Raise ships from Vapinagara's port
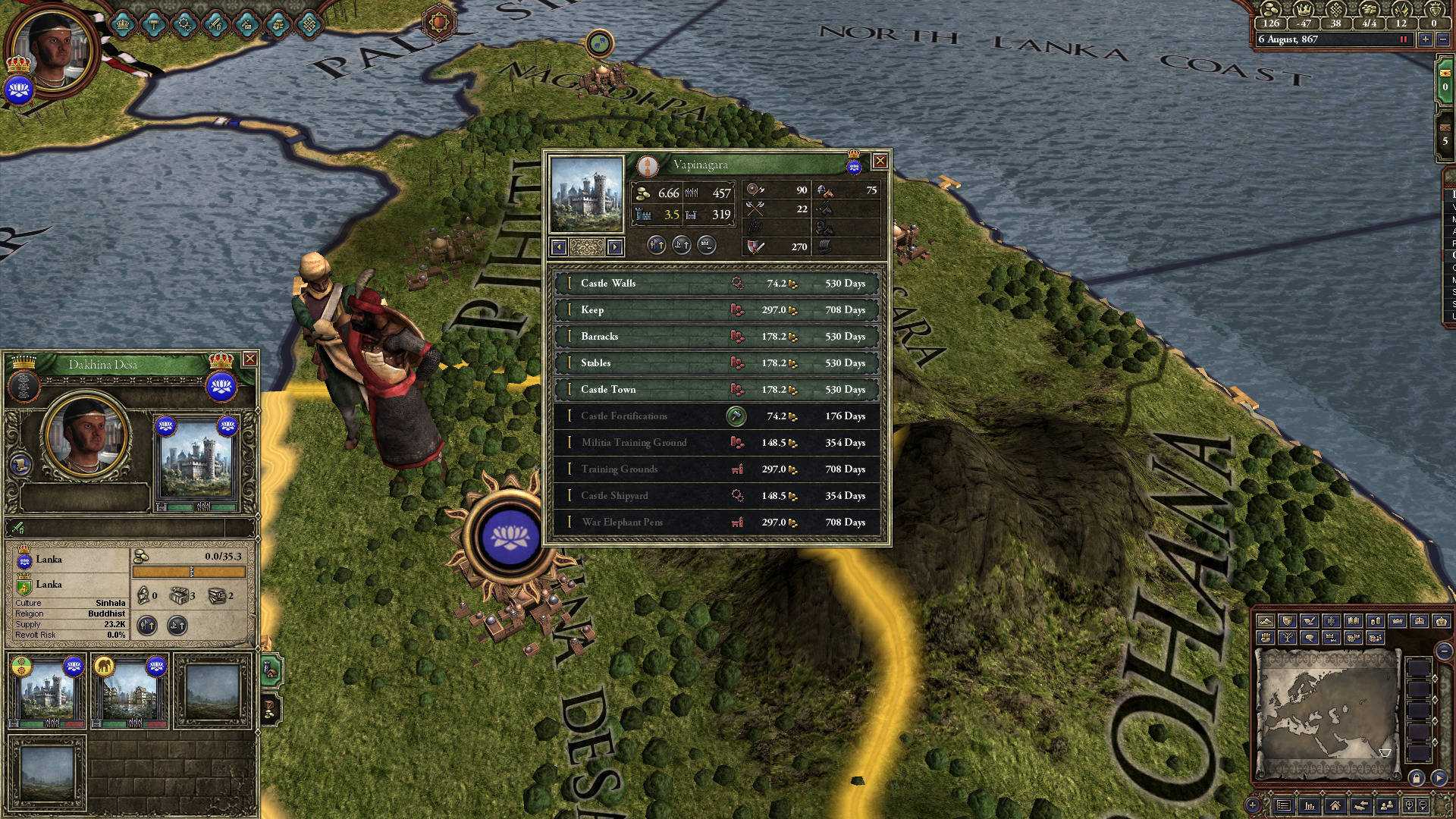The height and width of the screenshot is (819, 1456). pos(680,246)
